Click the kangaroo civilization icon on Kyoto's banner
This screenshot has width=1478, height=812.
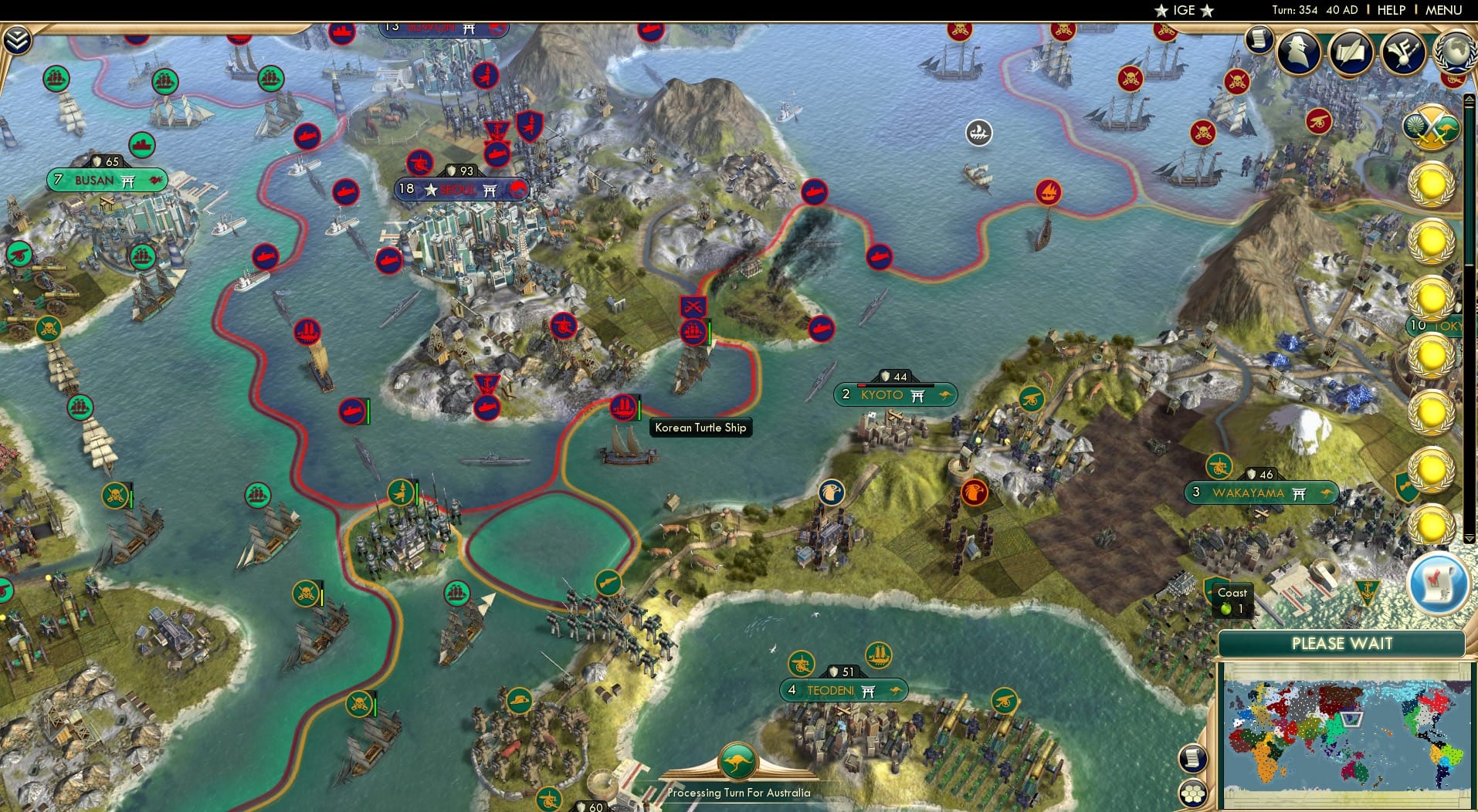[x=944, y=394]
